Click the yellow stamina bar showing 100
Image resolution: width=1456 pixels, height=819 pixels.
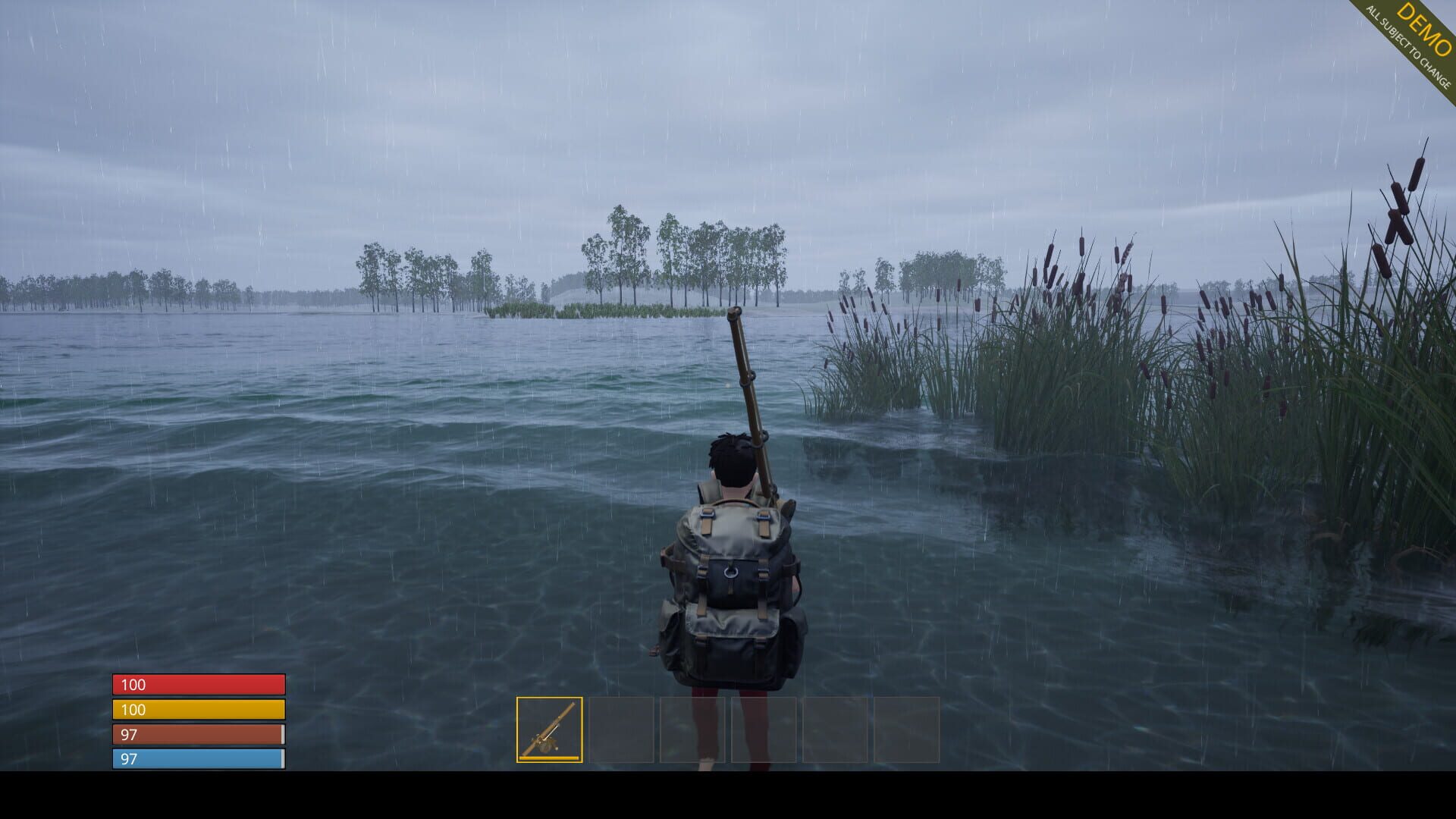click(x=197, y=711)
